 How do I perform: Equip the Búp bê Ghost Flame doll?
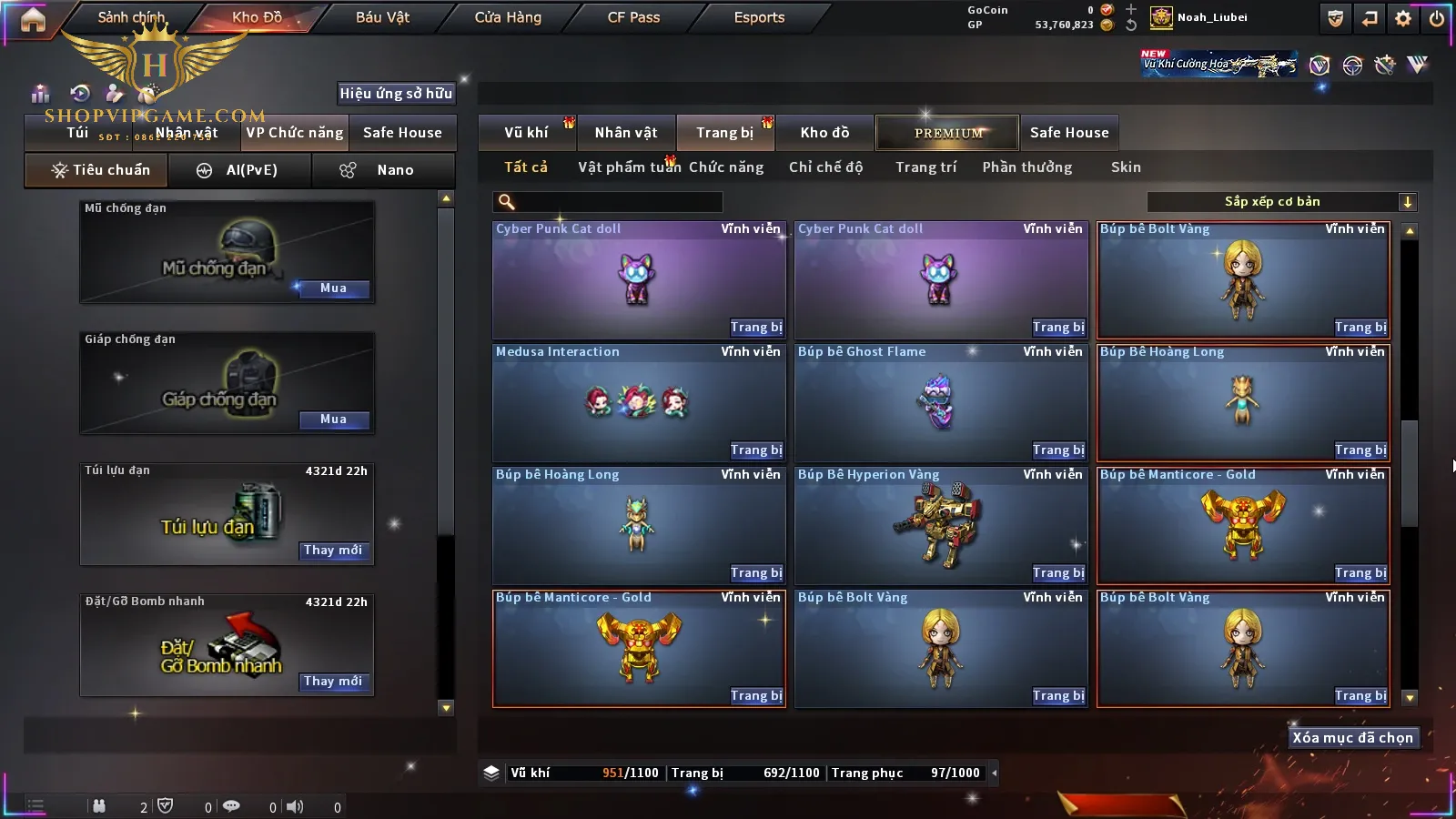point(1057,450)
